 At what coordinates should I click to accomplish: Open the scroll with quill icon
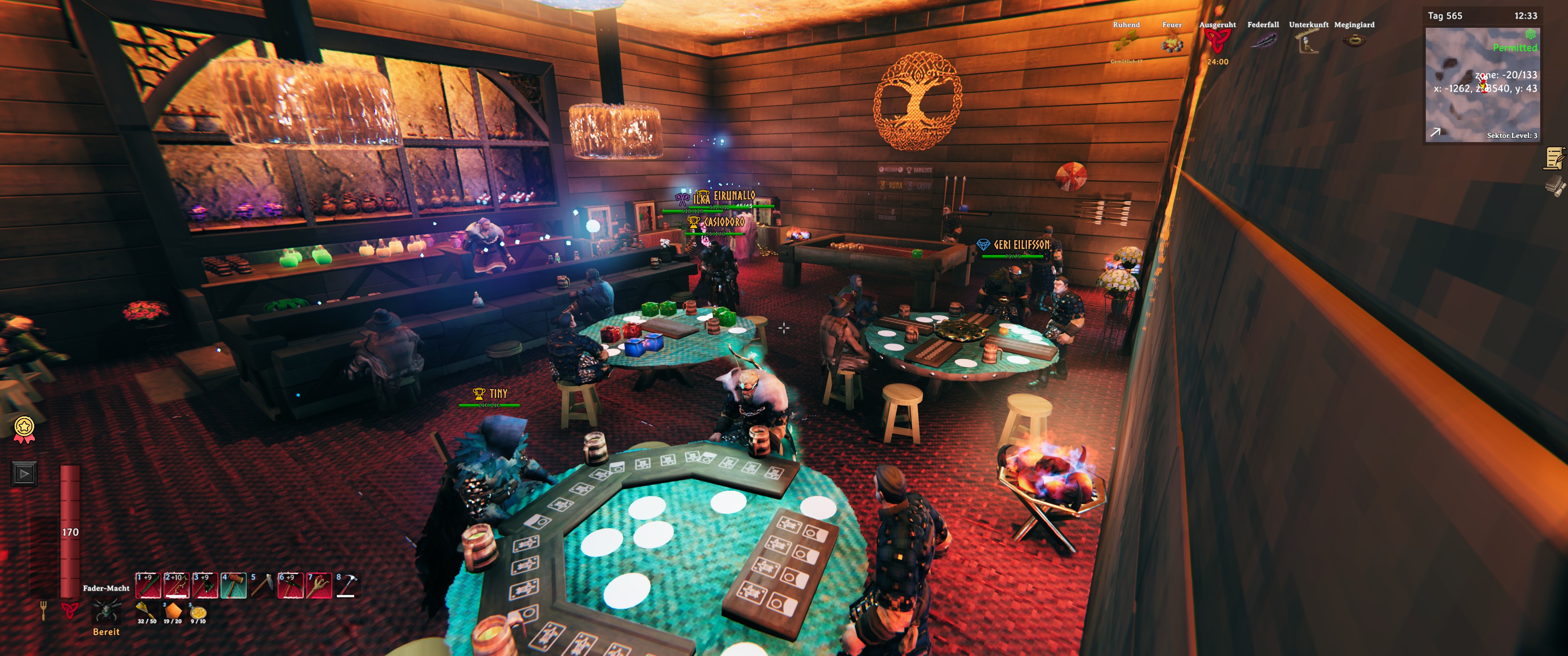pos(1555,158)
